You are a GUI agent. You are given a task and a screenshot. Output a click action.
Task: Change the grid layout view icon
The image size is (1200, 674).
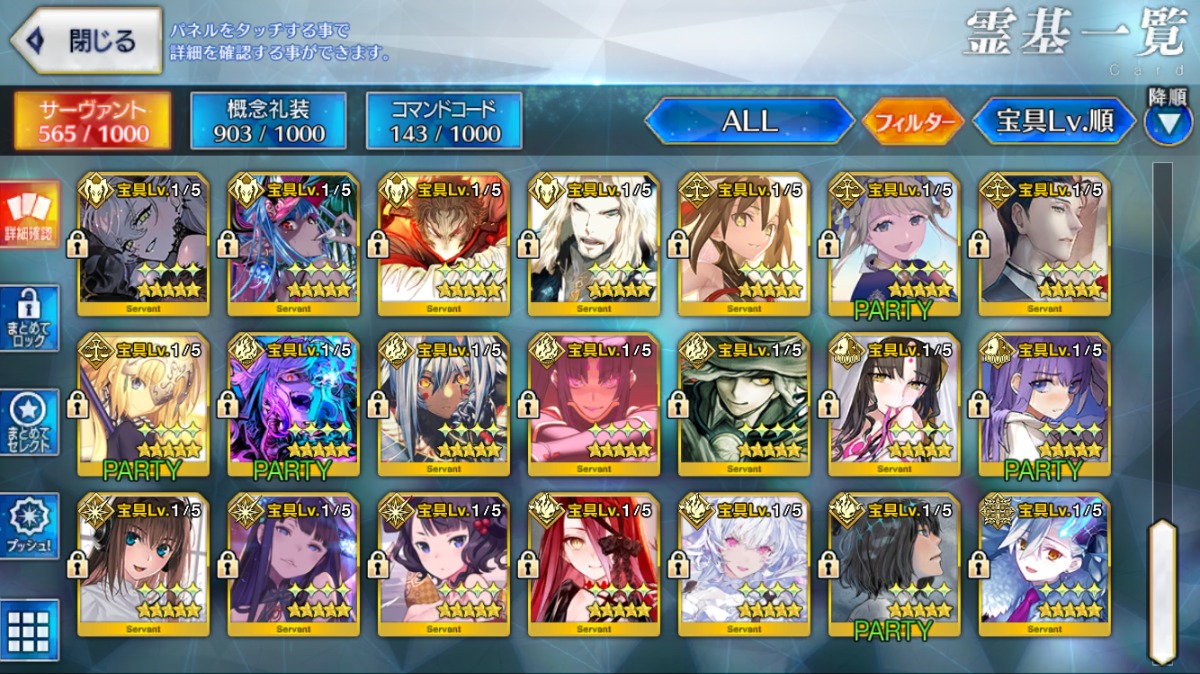(29, 630)
